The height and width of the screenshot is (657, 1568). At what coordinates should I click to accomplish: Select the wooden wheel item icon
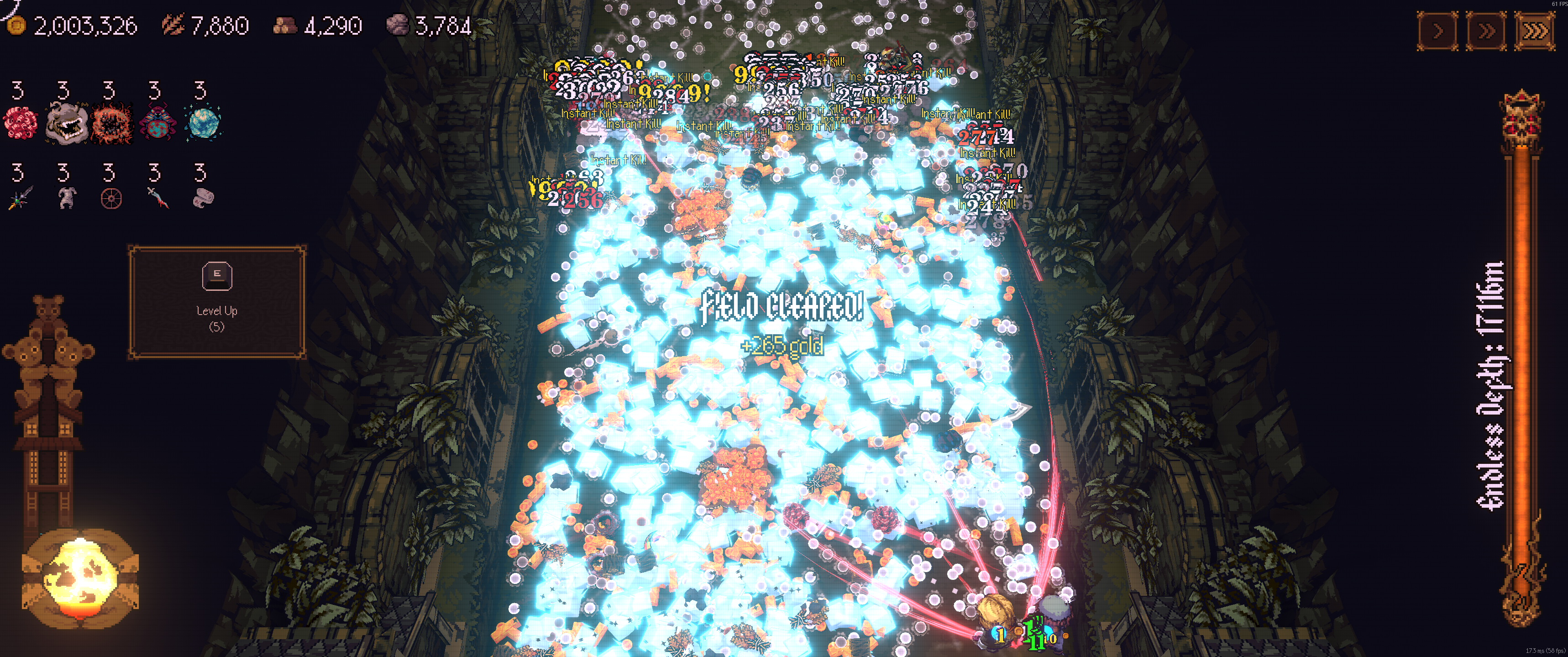click(111, 199)
